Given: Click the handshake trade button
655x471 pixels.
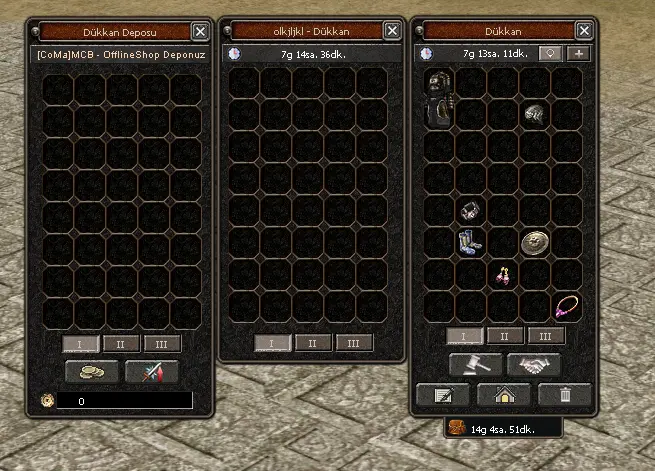Looking at the screenshot, I should pos(534,364).
